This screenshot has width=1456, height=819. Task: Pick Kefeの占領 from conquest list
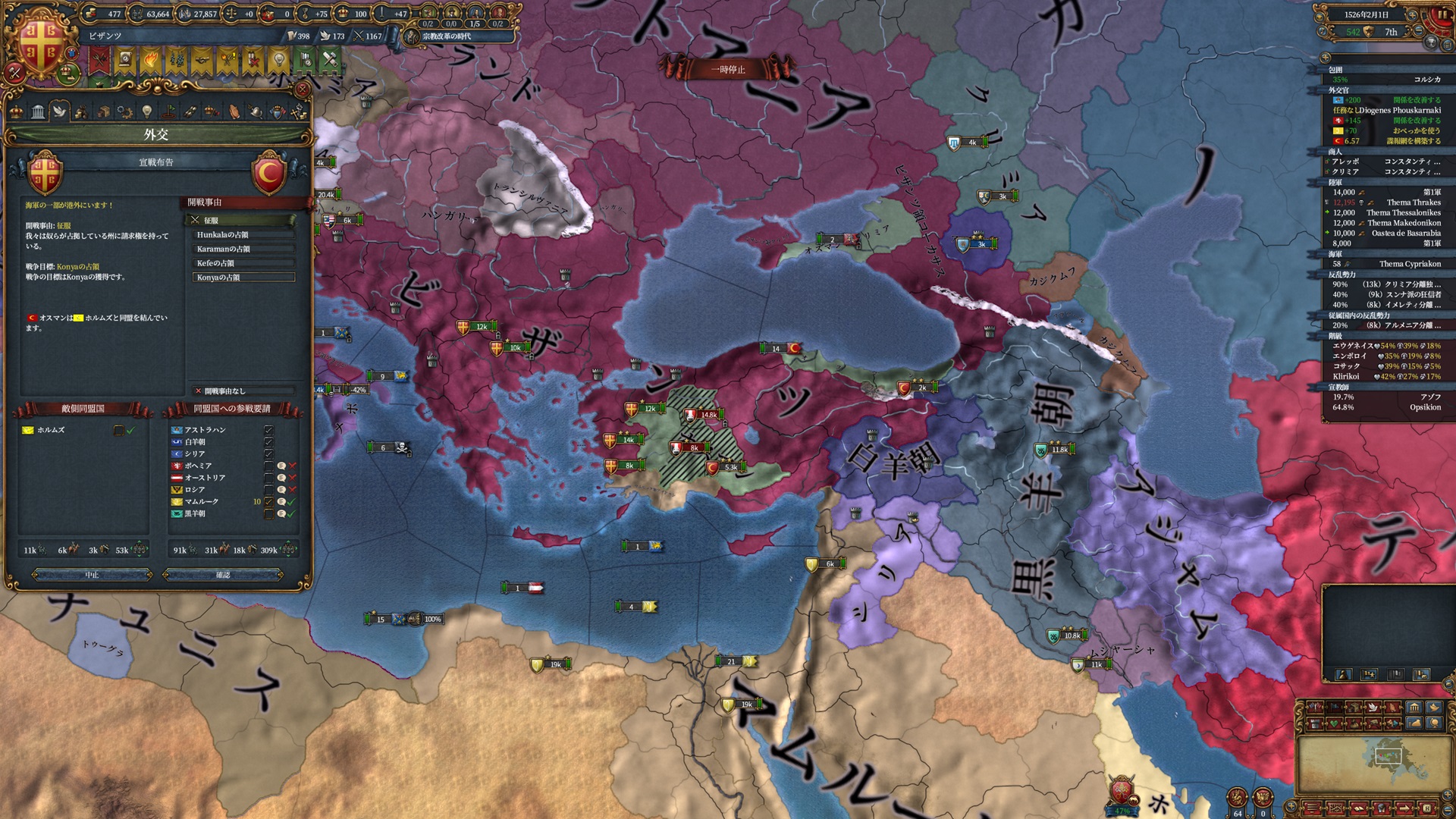point(243,263)
